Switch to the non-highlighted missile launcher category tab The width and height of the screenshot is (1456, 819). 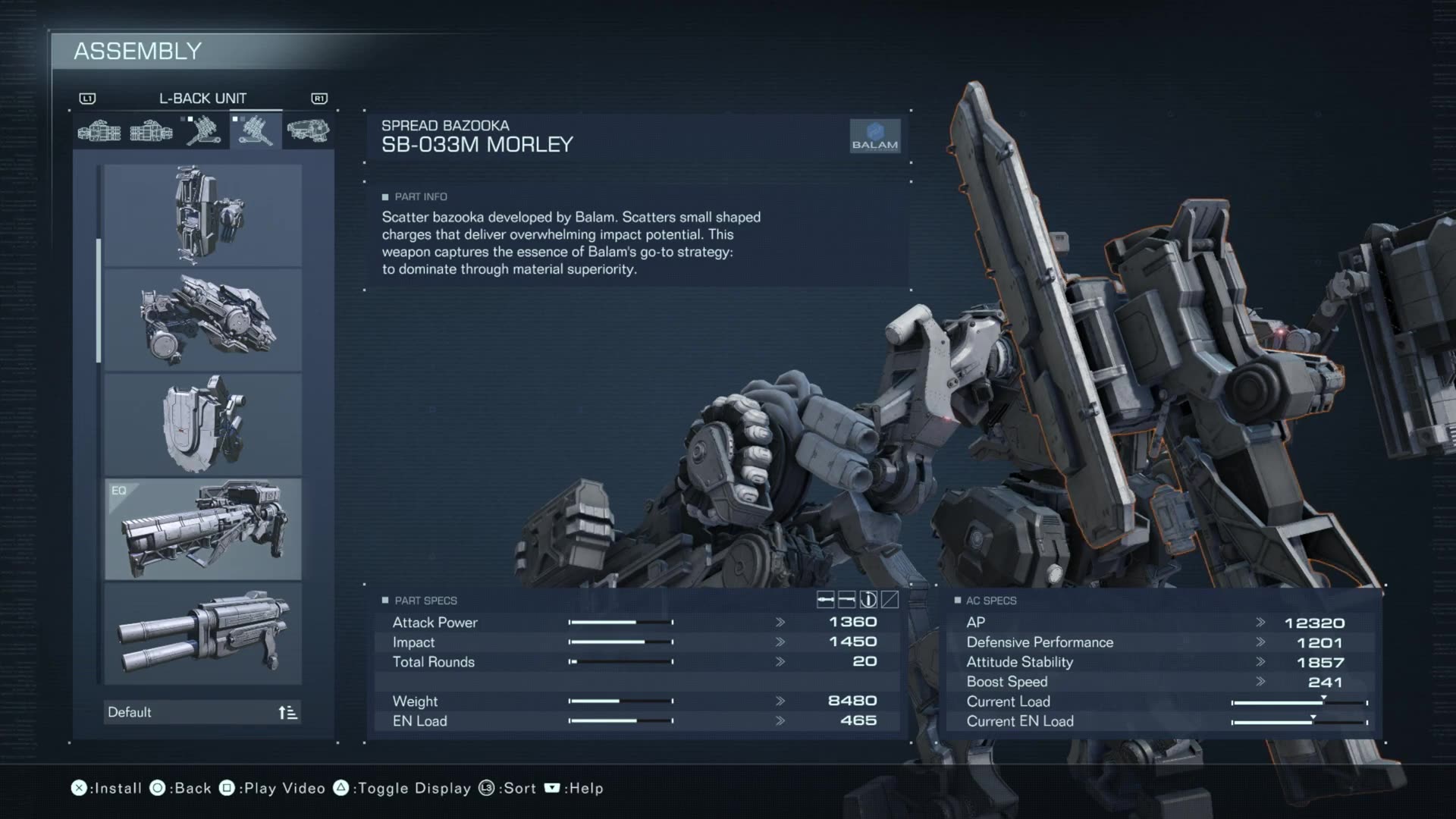tap(203, 130)
